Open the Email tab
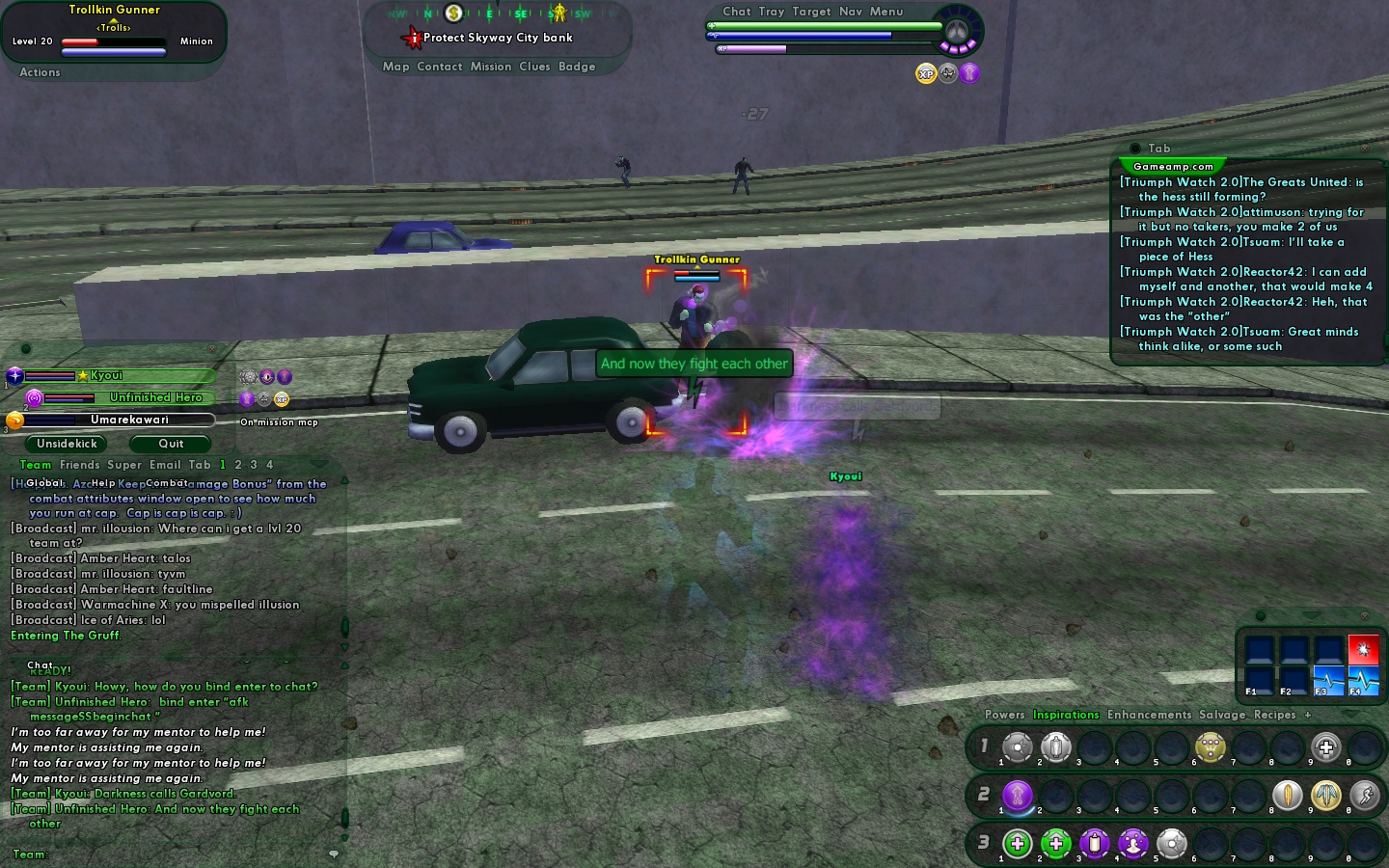 pos(165,465)
